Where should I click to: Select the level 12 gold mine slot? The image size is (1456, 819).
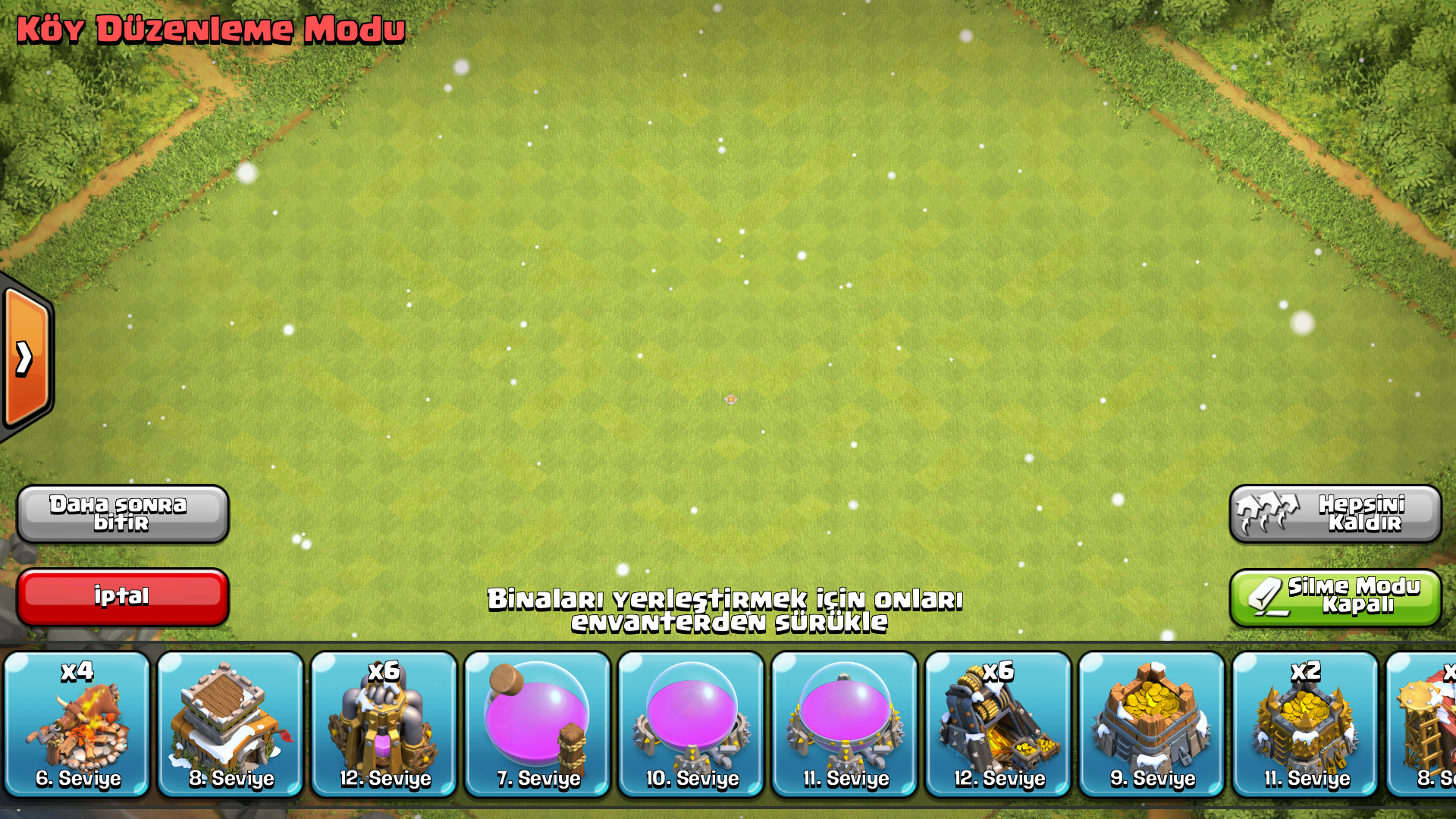999,724
